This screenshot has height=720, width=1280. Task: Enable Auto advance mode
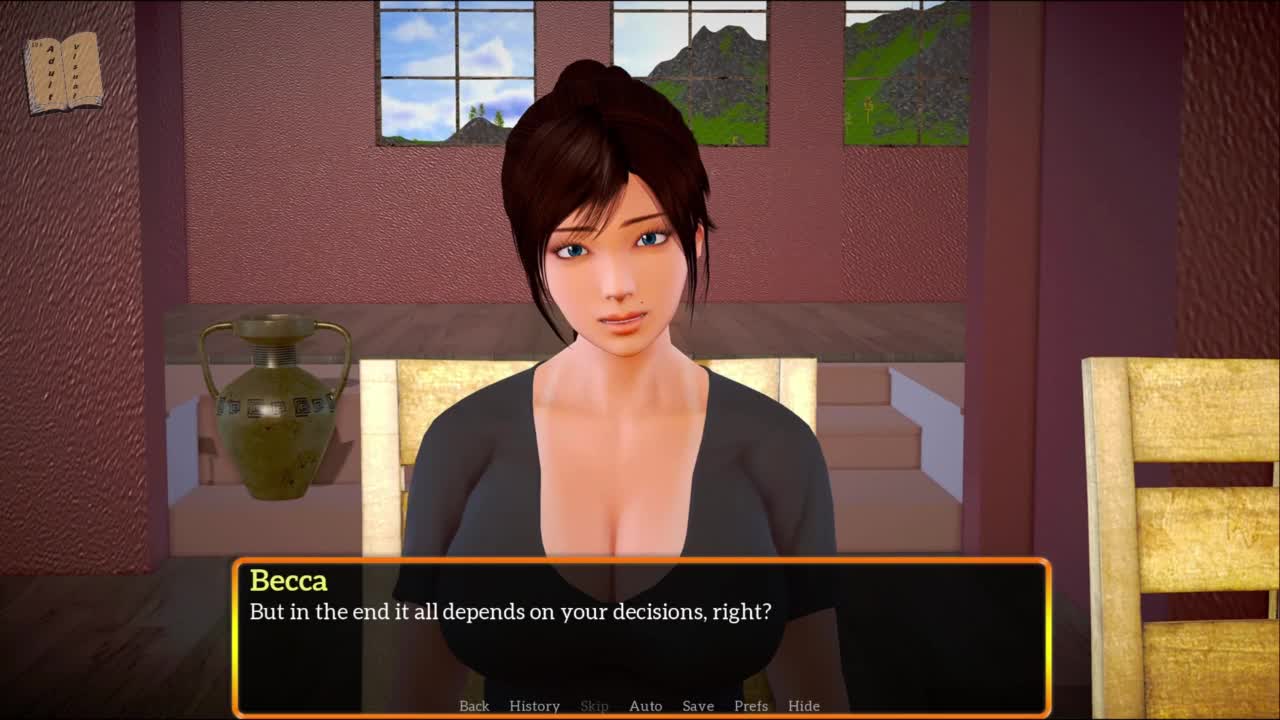pyautogui.click(x=645, y=706)
